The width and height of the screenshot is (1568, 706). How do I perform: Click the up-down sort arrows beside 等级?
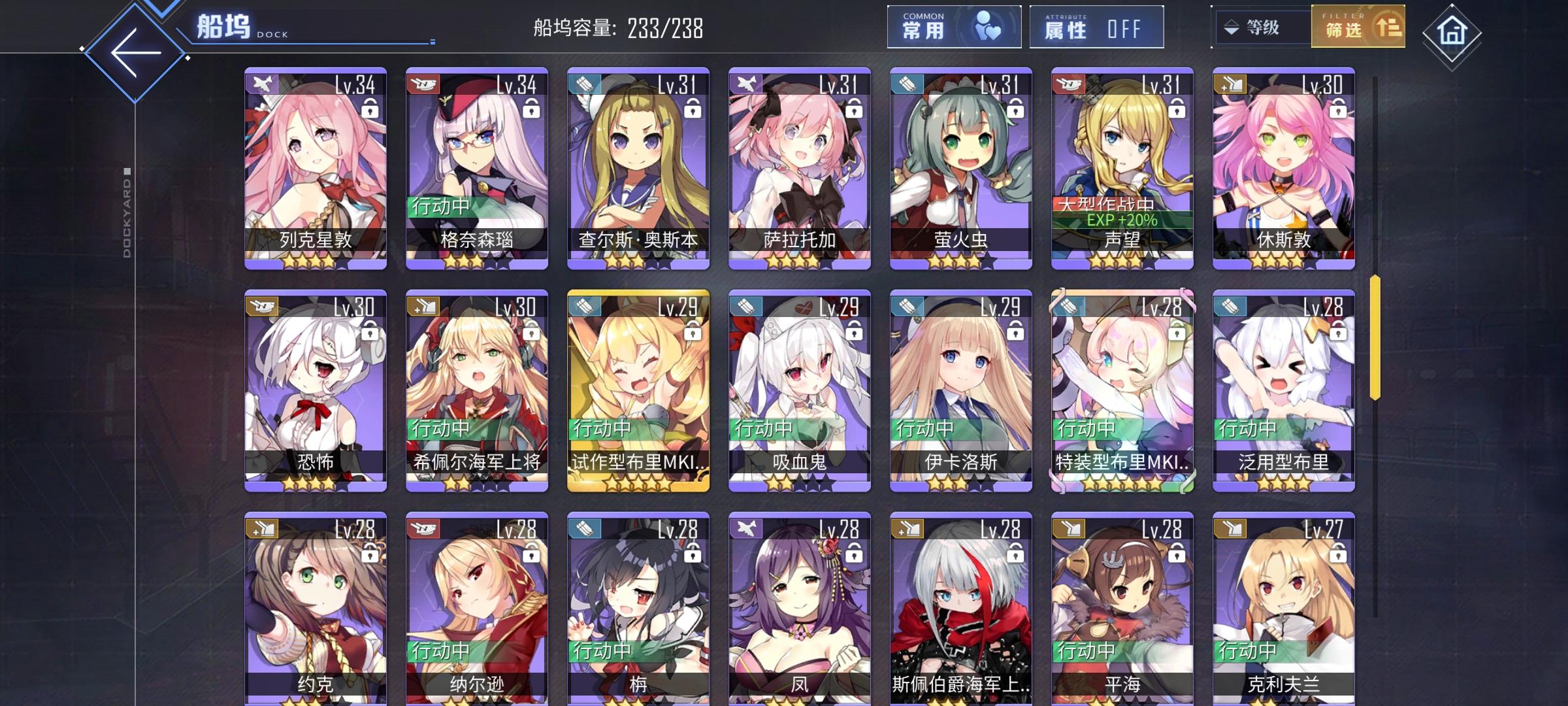[1231, 27]
